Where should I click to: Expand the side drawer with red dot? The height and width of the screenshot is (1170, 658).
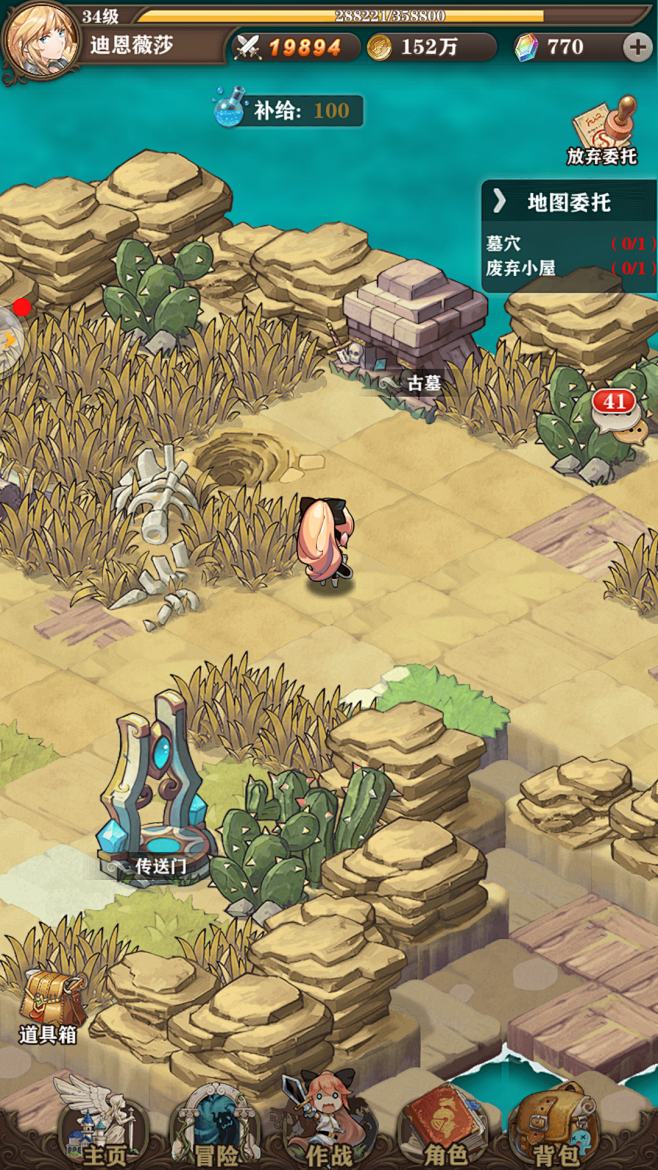[8, 338]
